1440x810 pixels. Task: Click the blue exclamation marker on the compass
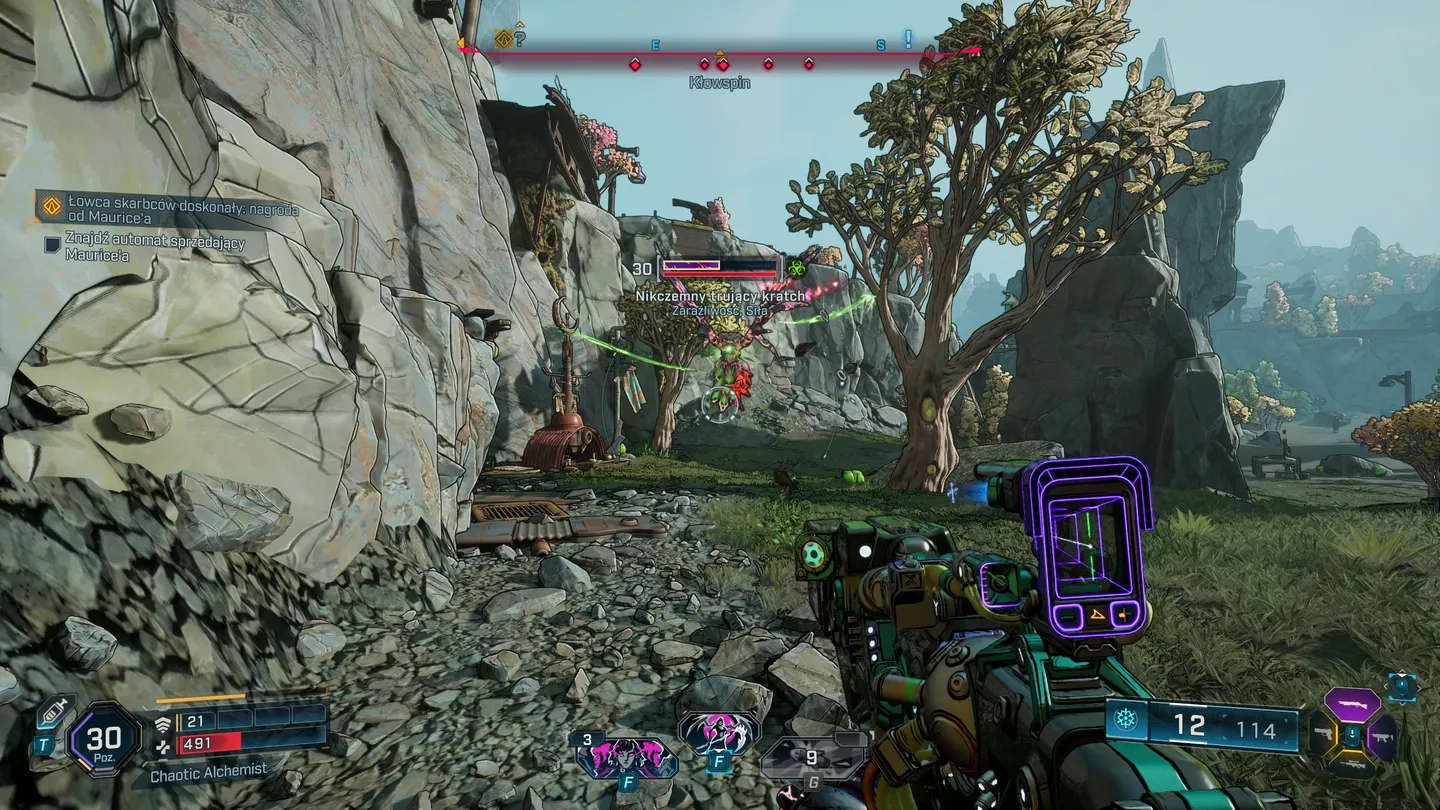pos(908,39)
